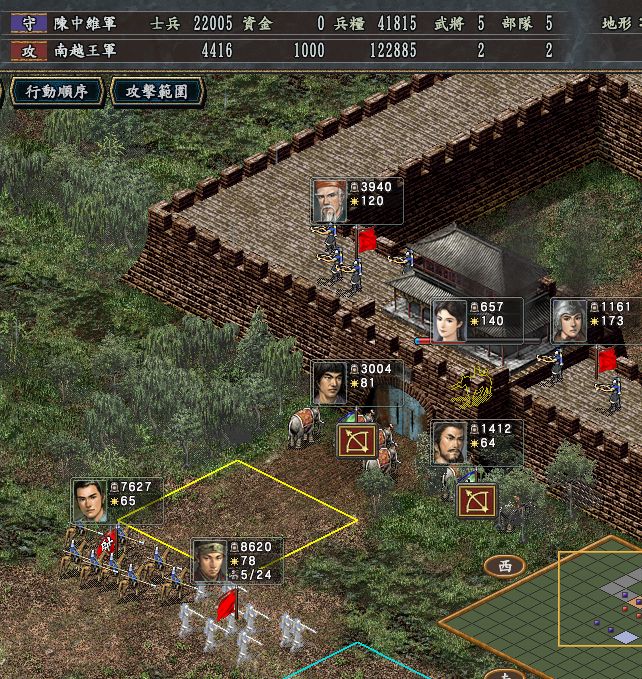Click the bow icon under the 1412 unit
This screenshot has height=679, width=642.
477,500
